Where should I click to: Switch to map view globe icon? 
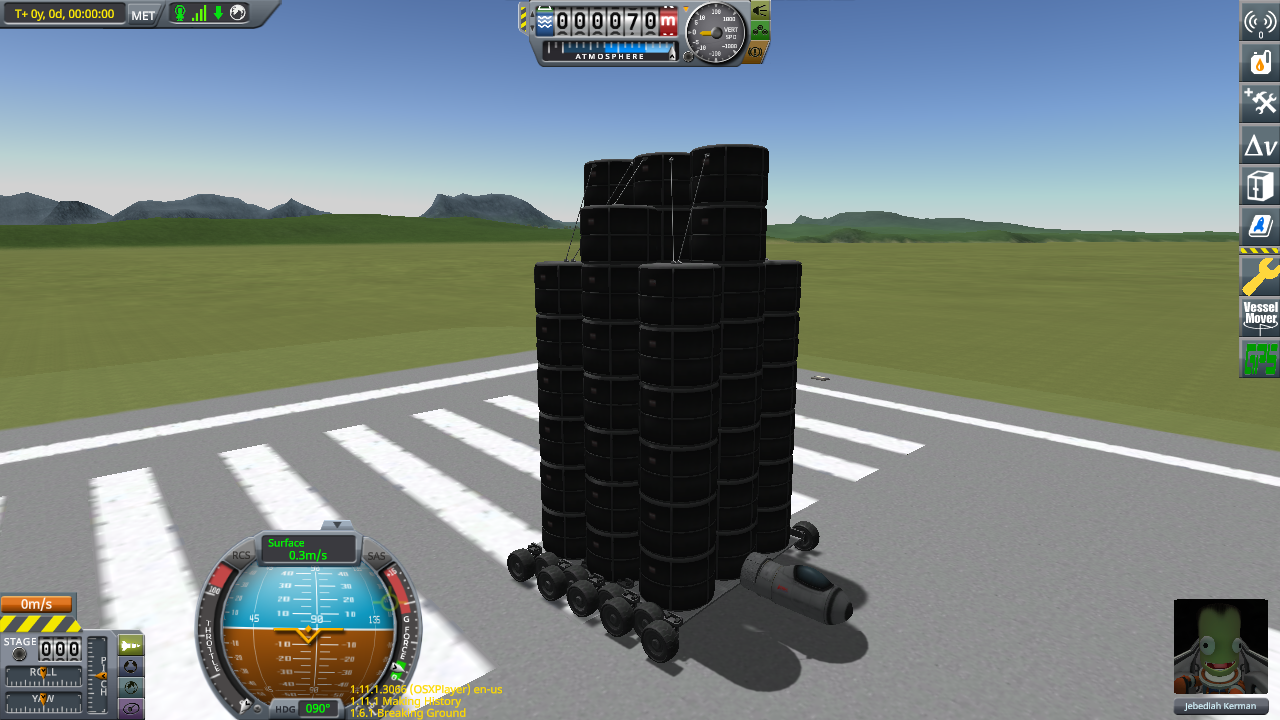pyautogui.click(x=237, y=14)
